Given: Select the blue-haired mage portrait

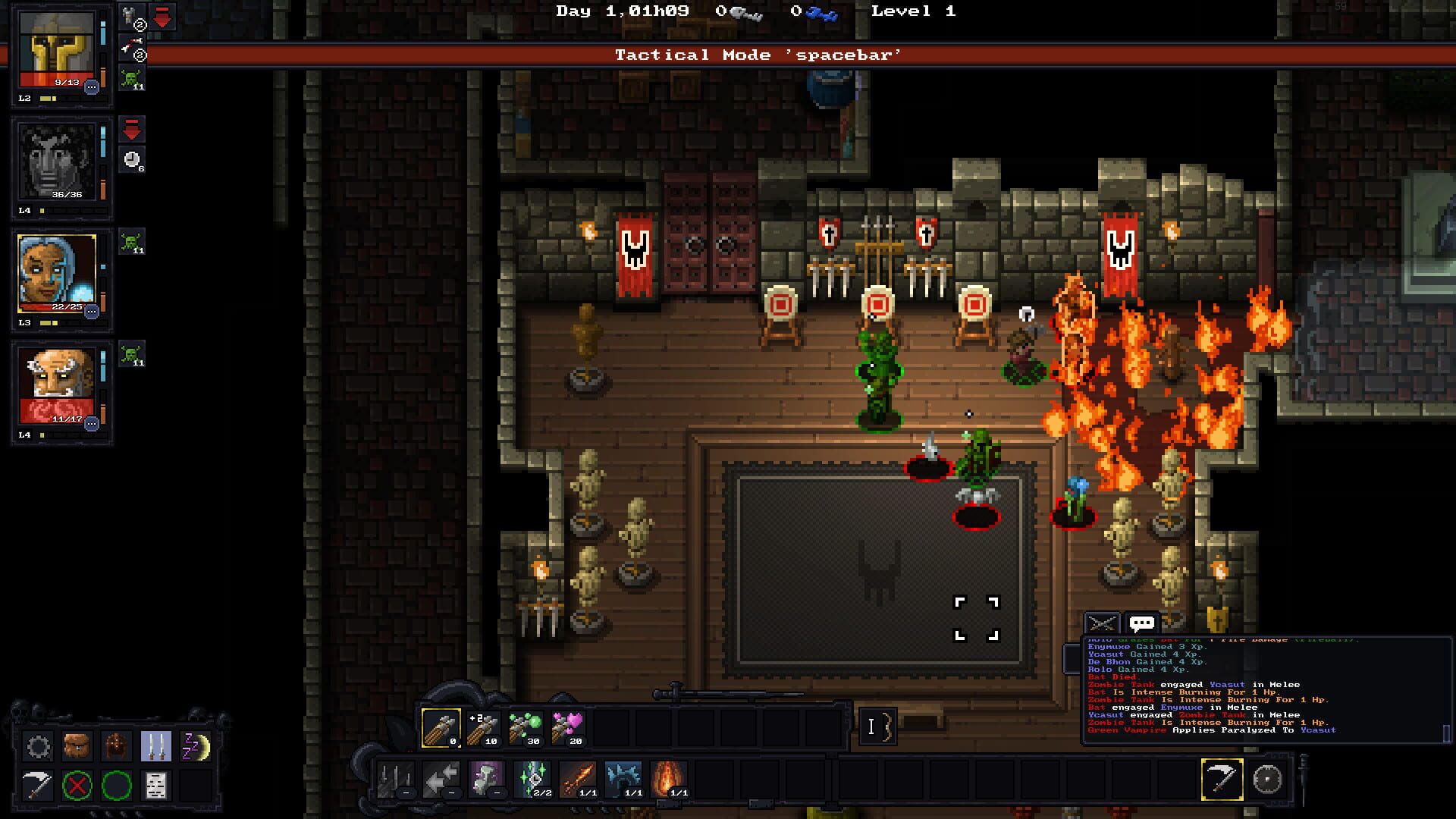Looking at the screenshot, I should 57,274.
